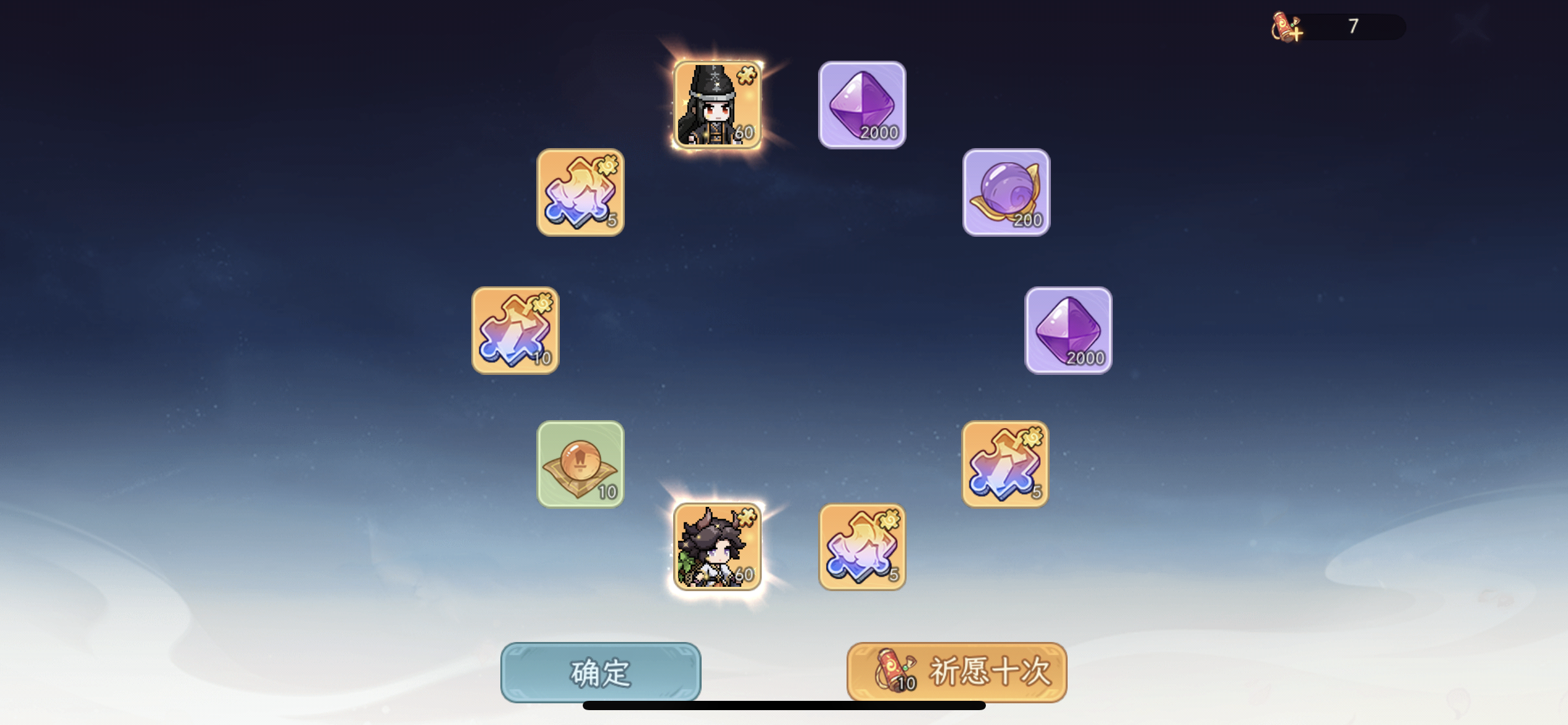This screenshot has width=1568, height=725.
Task: Select the sword fragment reward showing 5
Action: 1004,464
